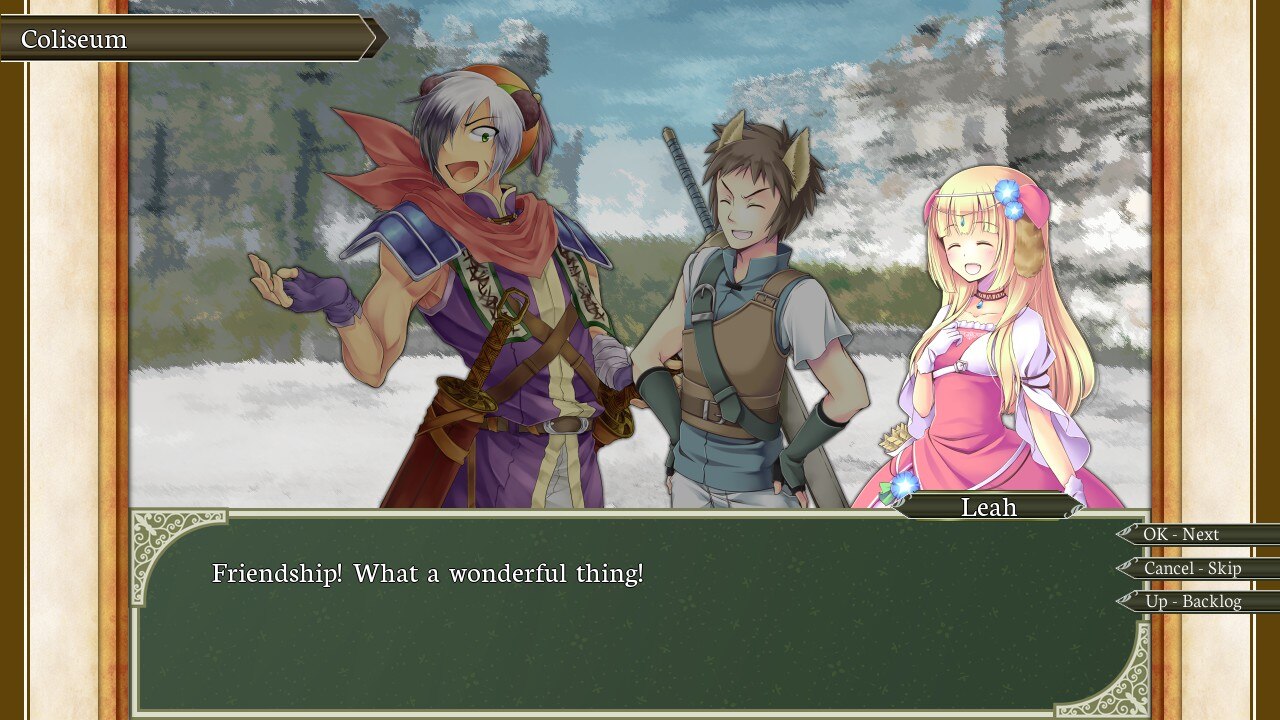Advance dialogue with the OK - Next button

(x=1186, y=535)
